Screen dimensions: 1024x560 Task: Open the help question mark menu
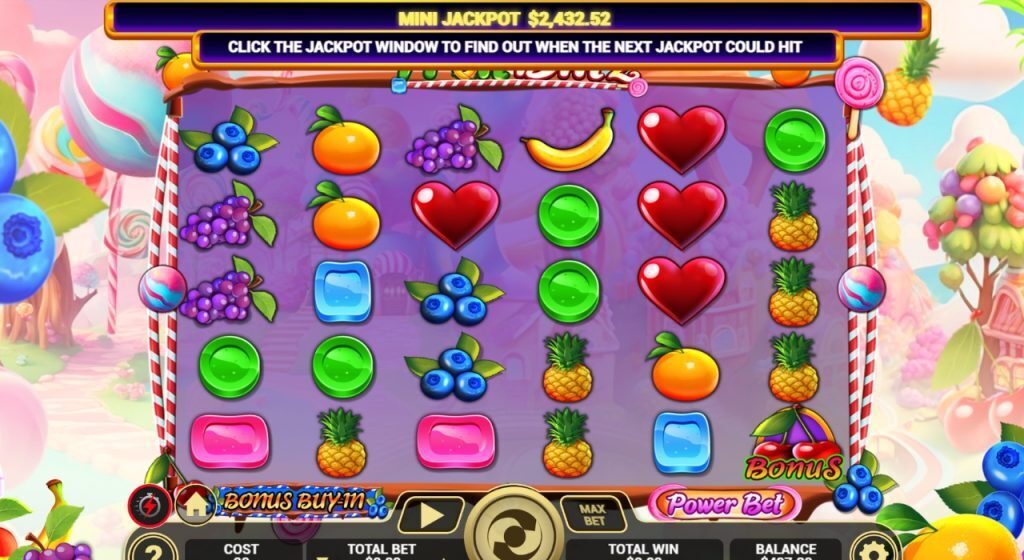147,548
